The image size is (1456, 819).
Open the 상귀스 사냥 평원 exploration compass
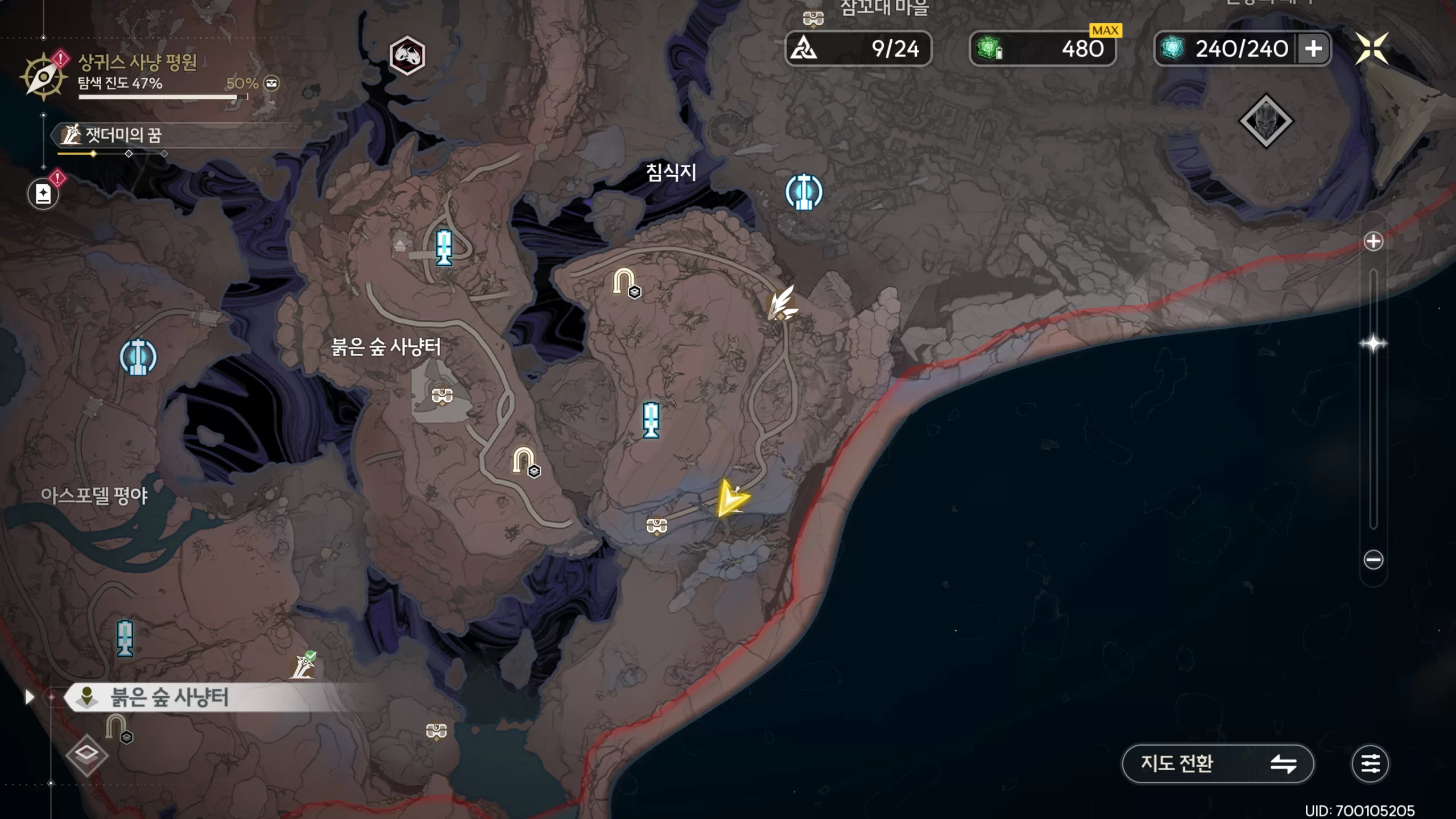43,76
